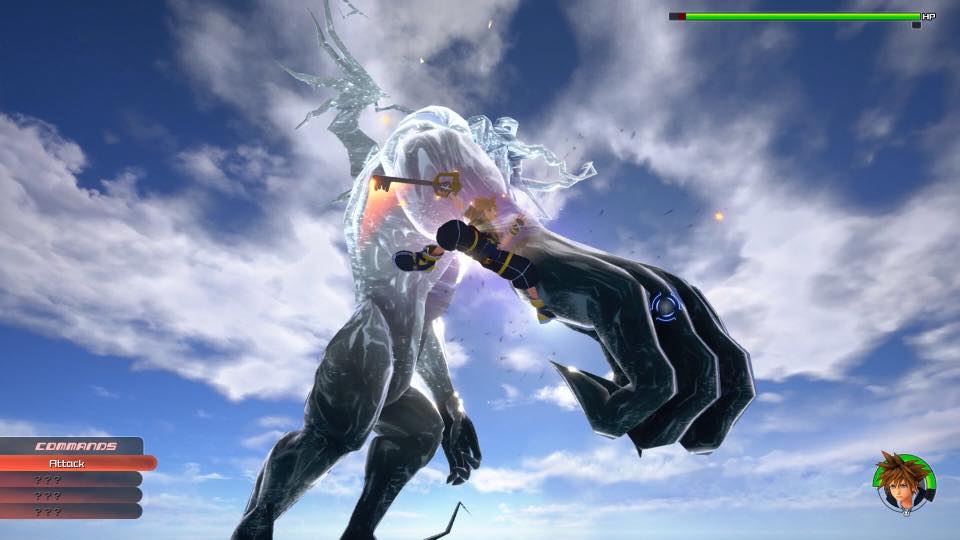Screen dimensions: 960x540
Task: Click Sora's portrait icon
Action: 904,483
